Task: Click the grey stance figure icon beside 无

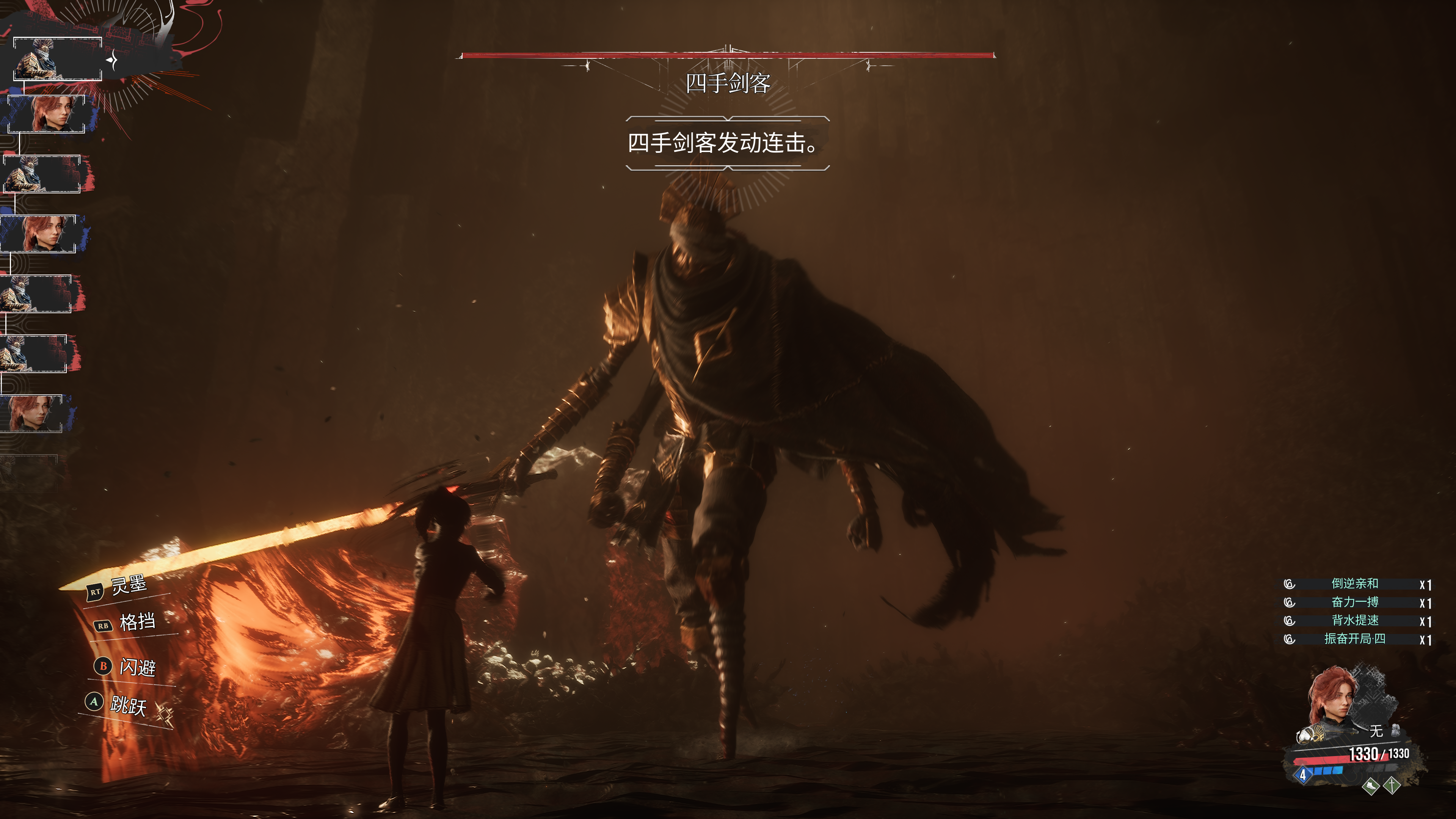Action: 1395,730
